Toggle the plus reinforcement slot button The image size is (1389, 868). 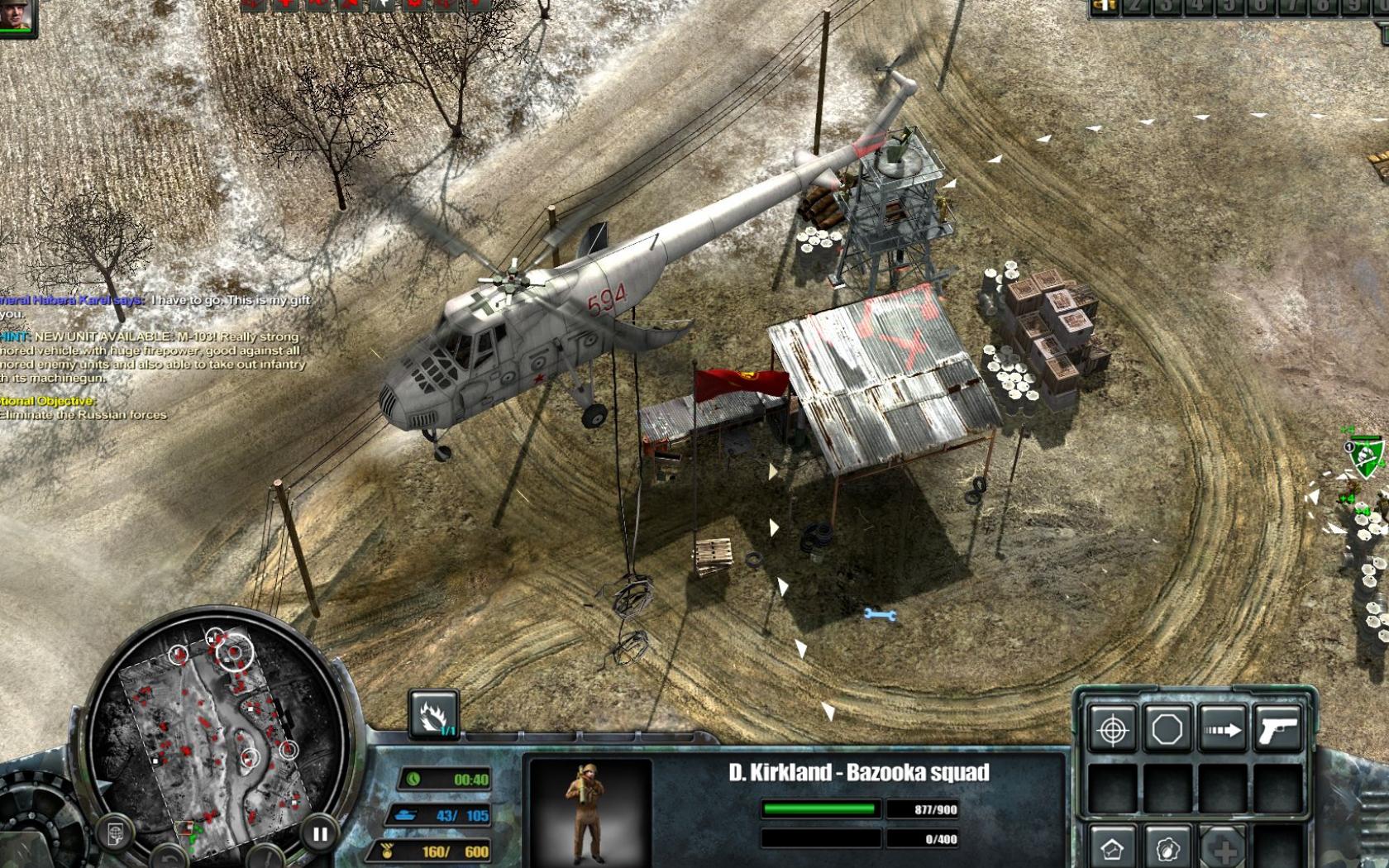[x=1223, y=850]
